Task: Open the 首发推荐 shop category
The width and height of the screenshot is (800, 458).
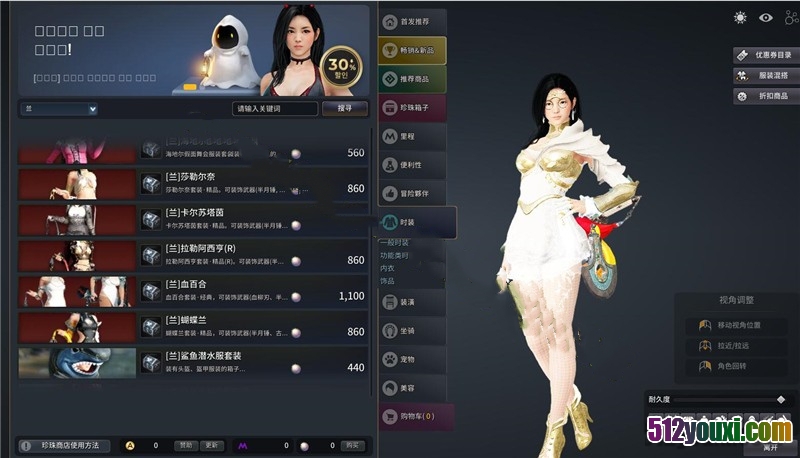Action: 412,22
